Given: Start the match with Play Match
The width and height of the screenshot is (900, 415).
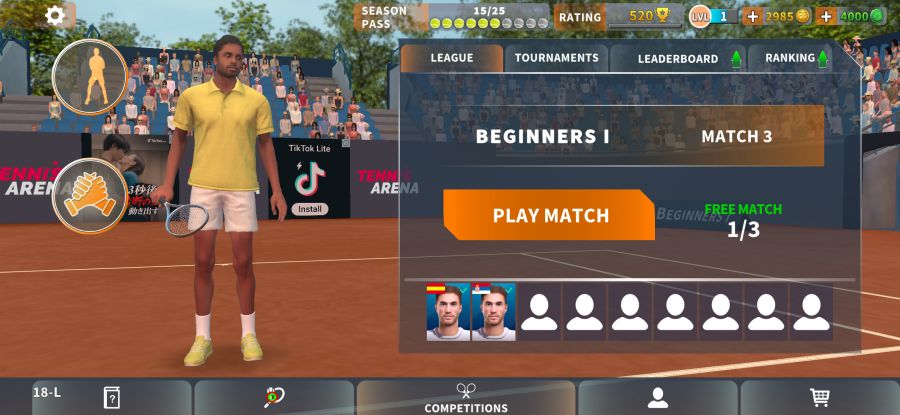Looking at the screenshot, I should pos(549,215).
